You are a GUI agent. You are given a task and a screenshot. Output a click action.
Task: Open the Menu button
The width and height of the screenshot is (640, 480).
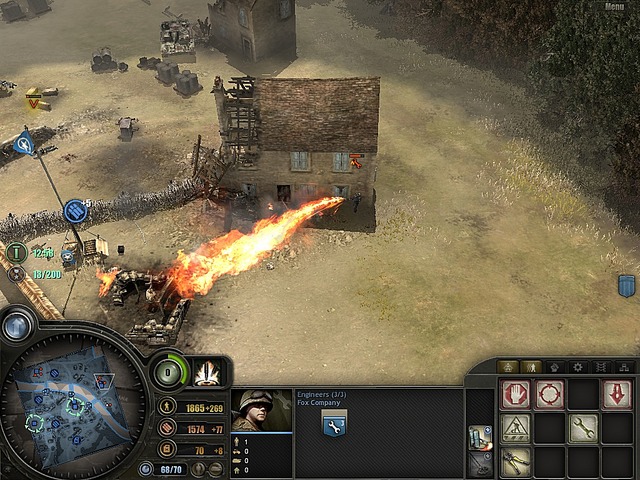[615, 7]
